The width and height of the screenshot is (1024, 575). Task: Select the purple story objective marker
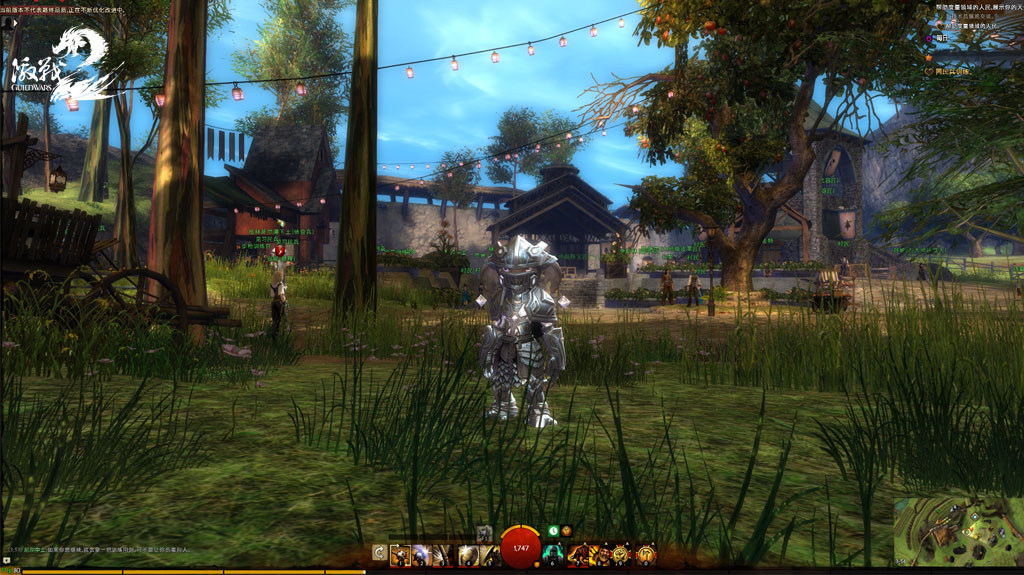(929, 38)
